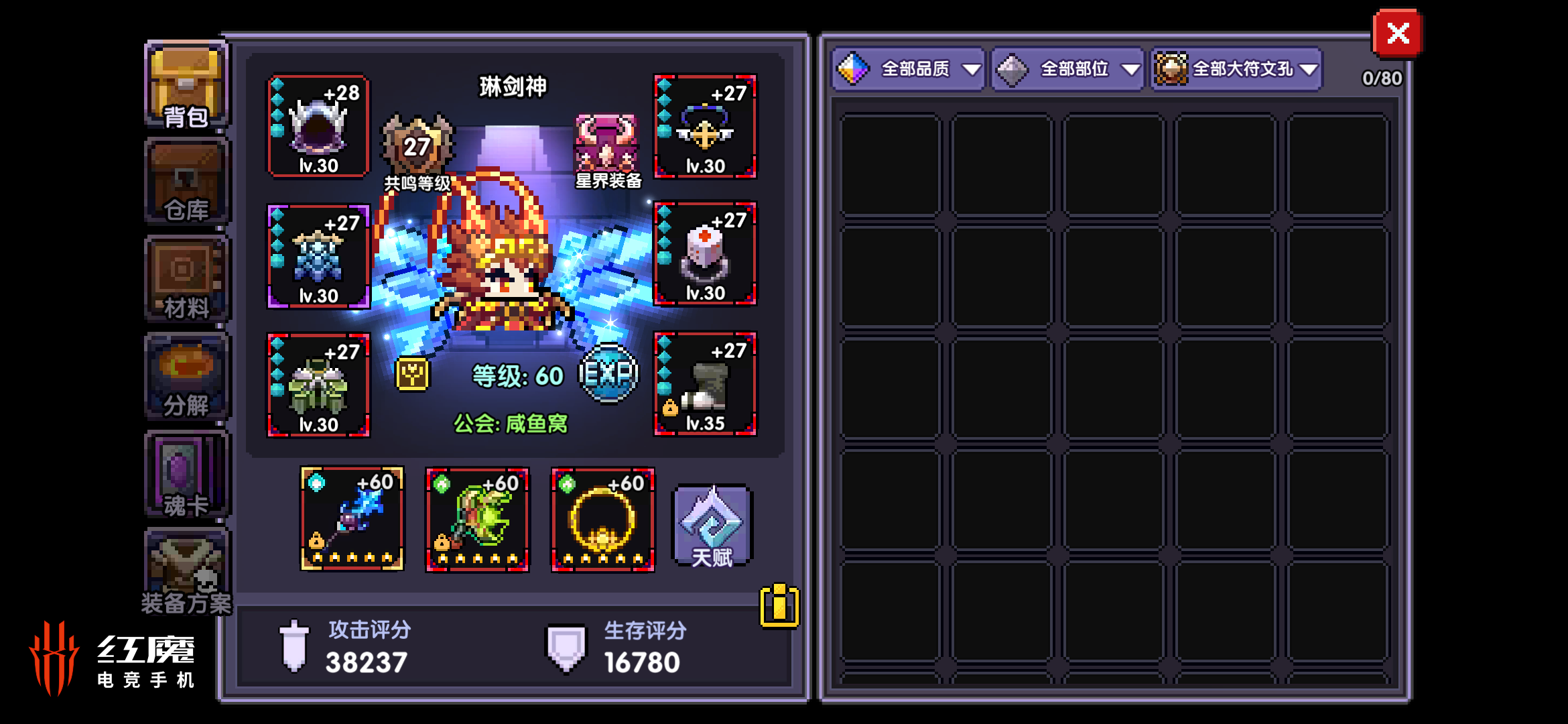Open the 魂卡 soul card panel
The image size is (1568, 724).
tap(186, 473)
